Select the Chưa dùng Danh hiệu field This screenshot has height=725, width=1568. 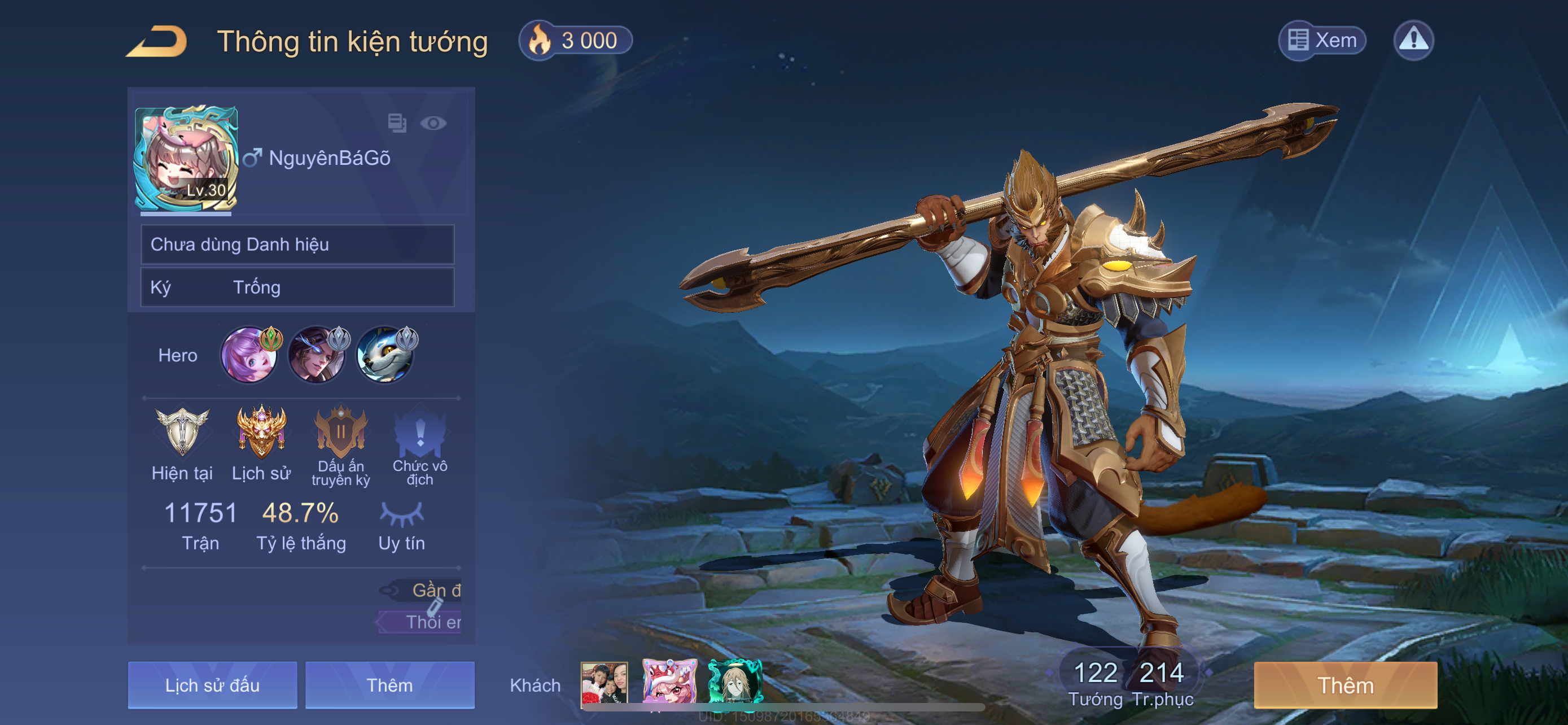297,244
